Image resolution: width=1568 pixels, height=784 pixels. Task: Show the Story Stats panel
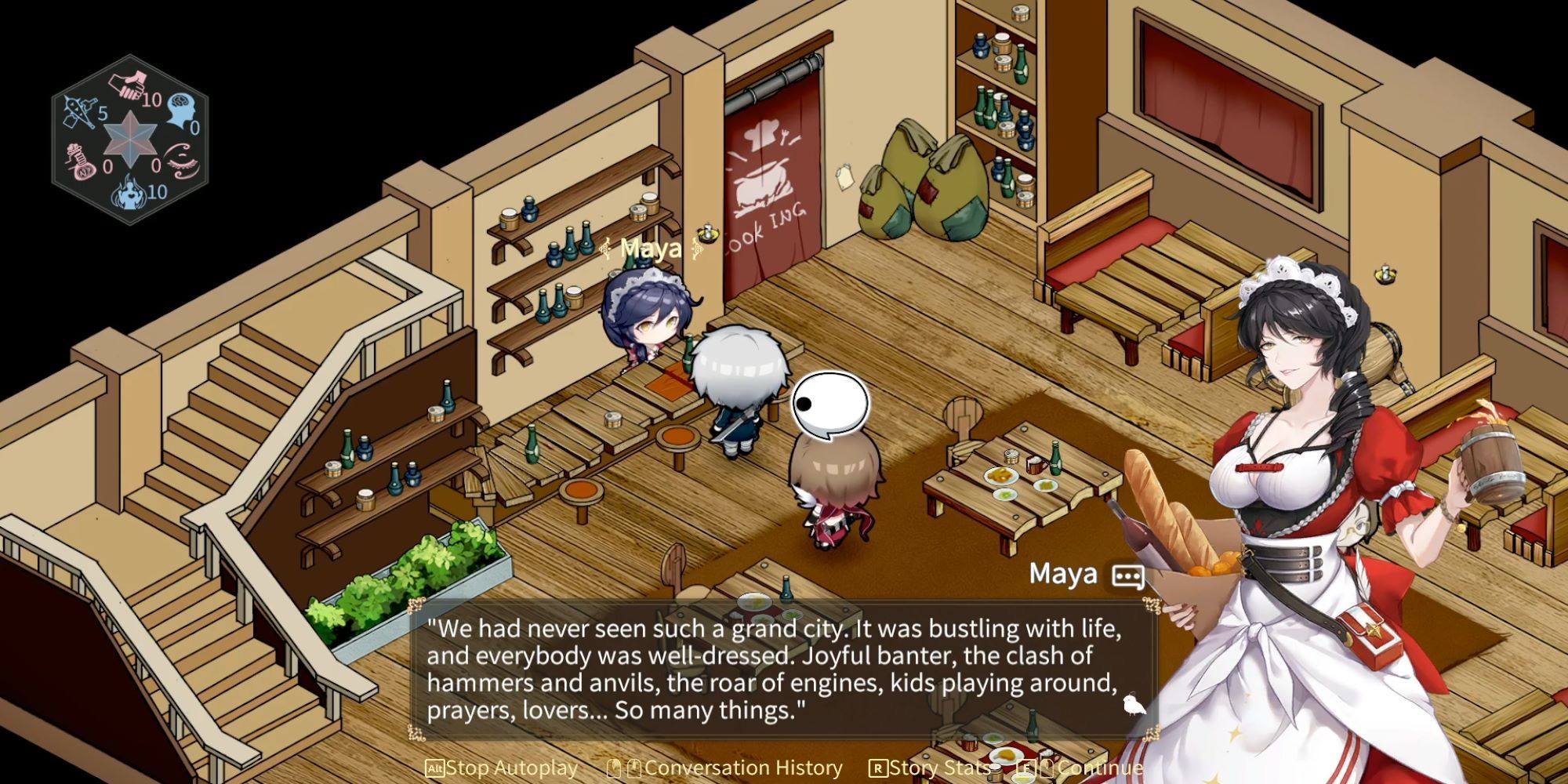[x=930, y=768]
